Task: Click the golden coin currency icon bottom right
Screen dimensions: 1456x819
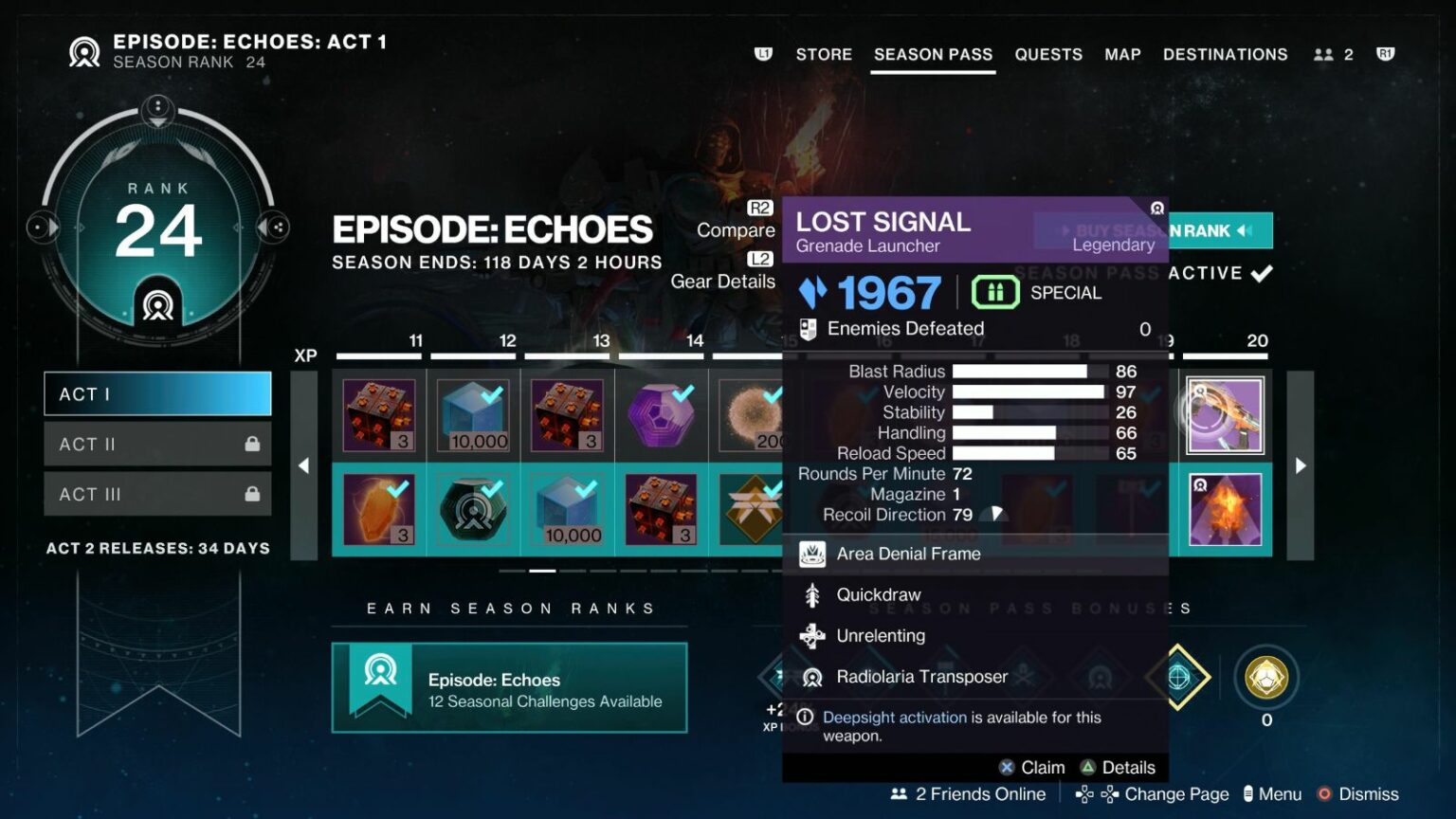Action: coord(1267,678)
